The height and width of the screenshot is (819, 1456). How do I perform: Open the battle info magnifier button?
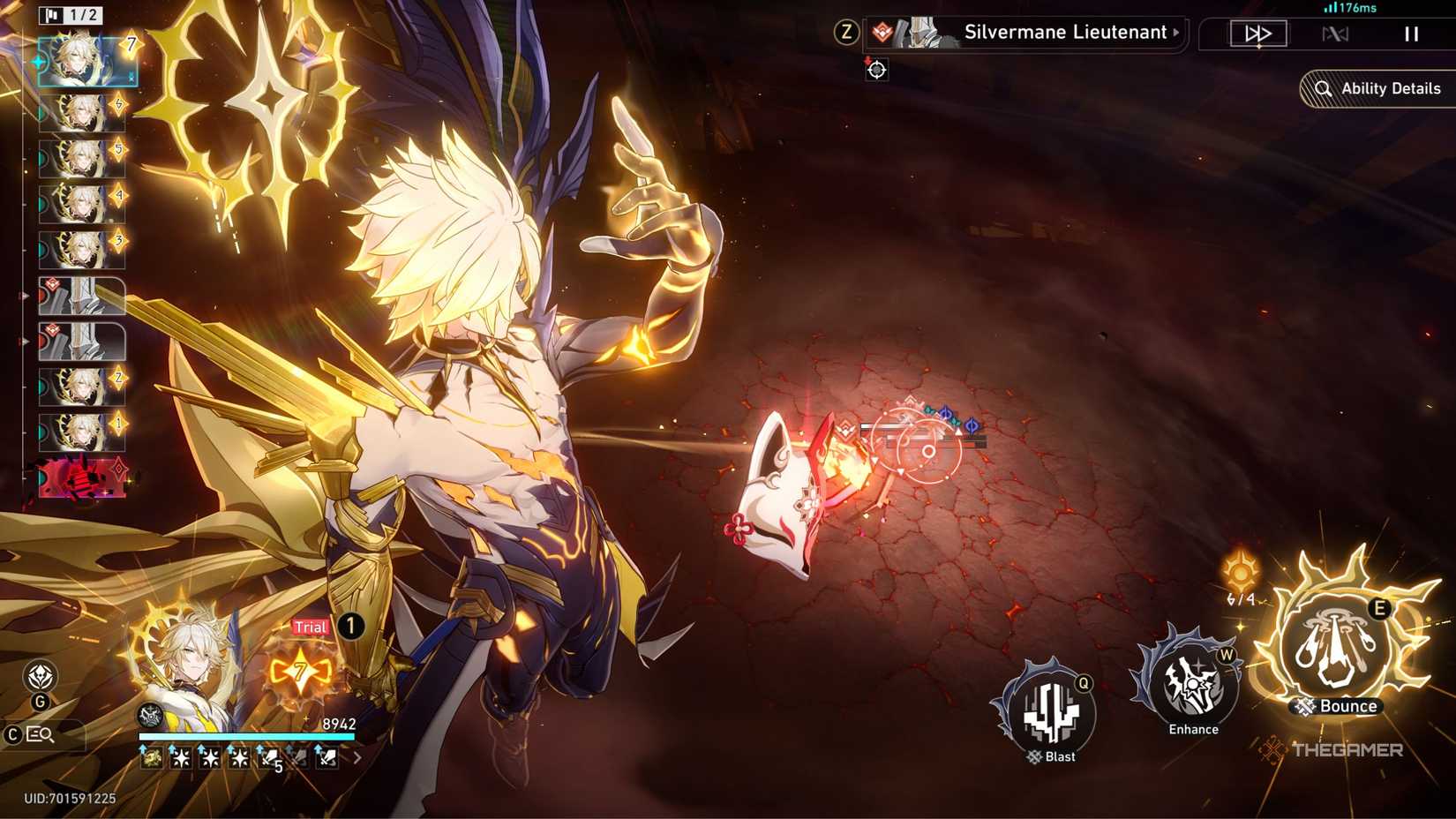[39, 734]
